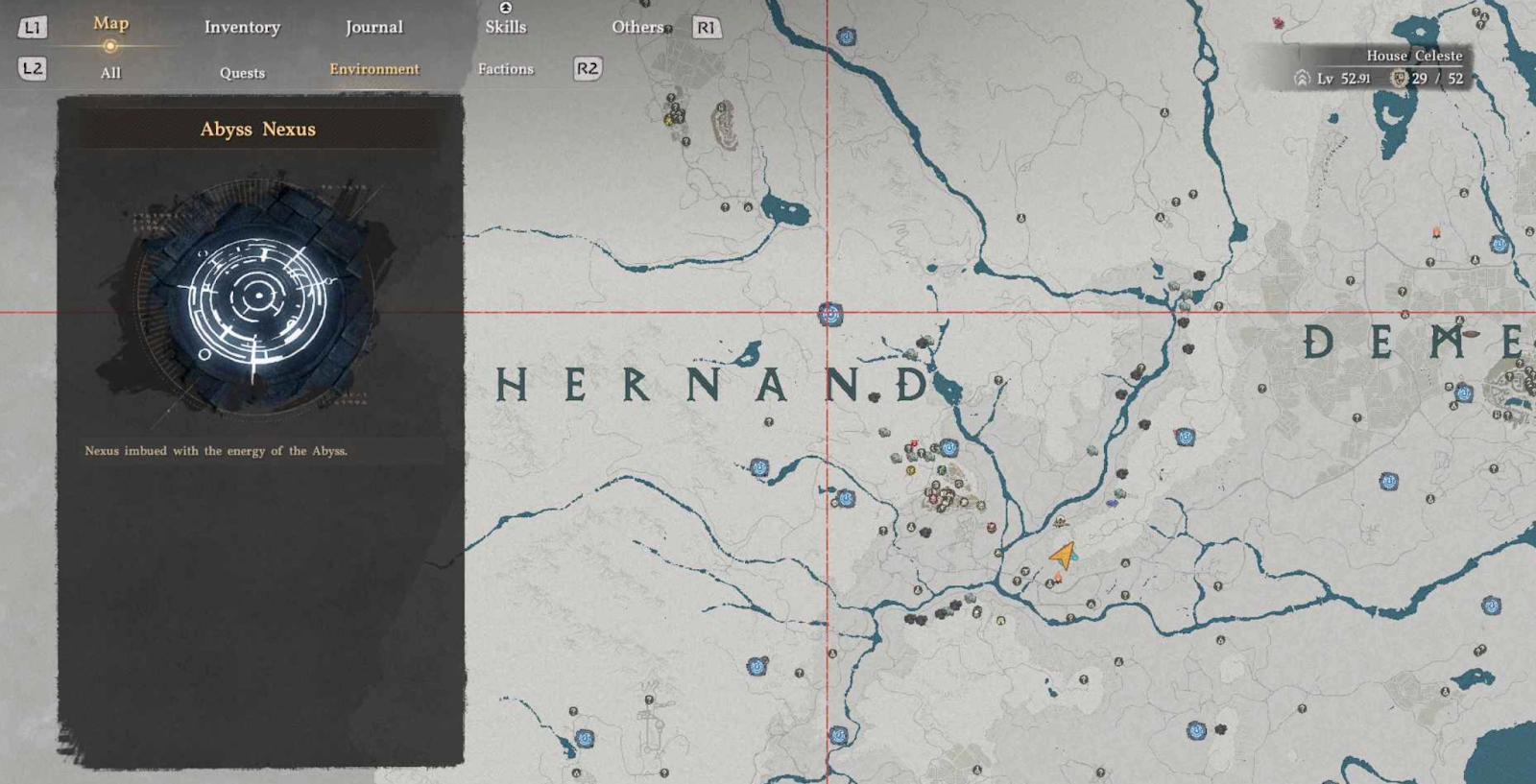Go to the Skills tab
1536x784 pixels.
pos(505,27)
